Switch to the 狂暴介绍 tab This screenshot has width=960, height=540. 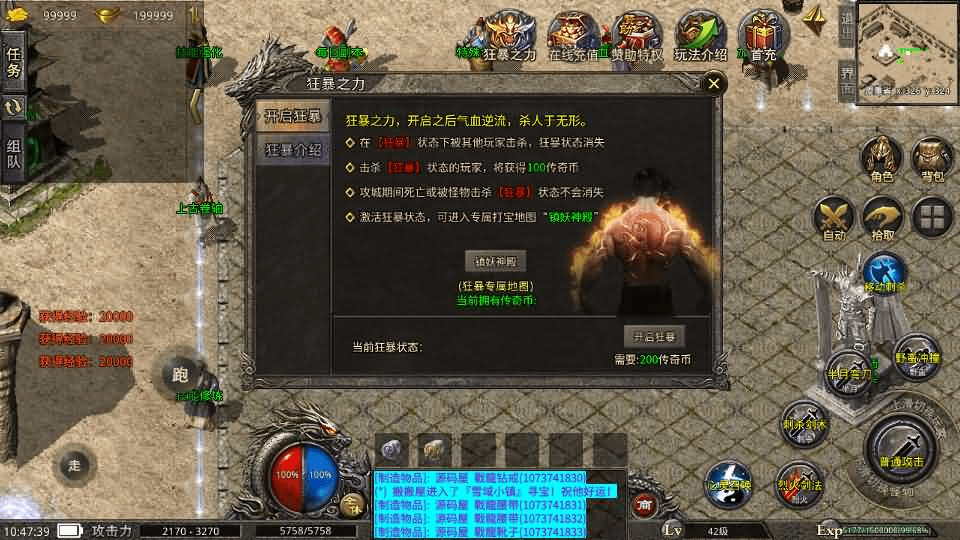point(292,150)
